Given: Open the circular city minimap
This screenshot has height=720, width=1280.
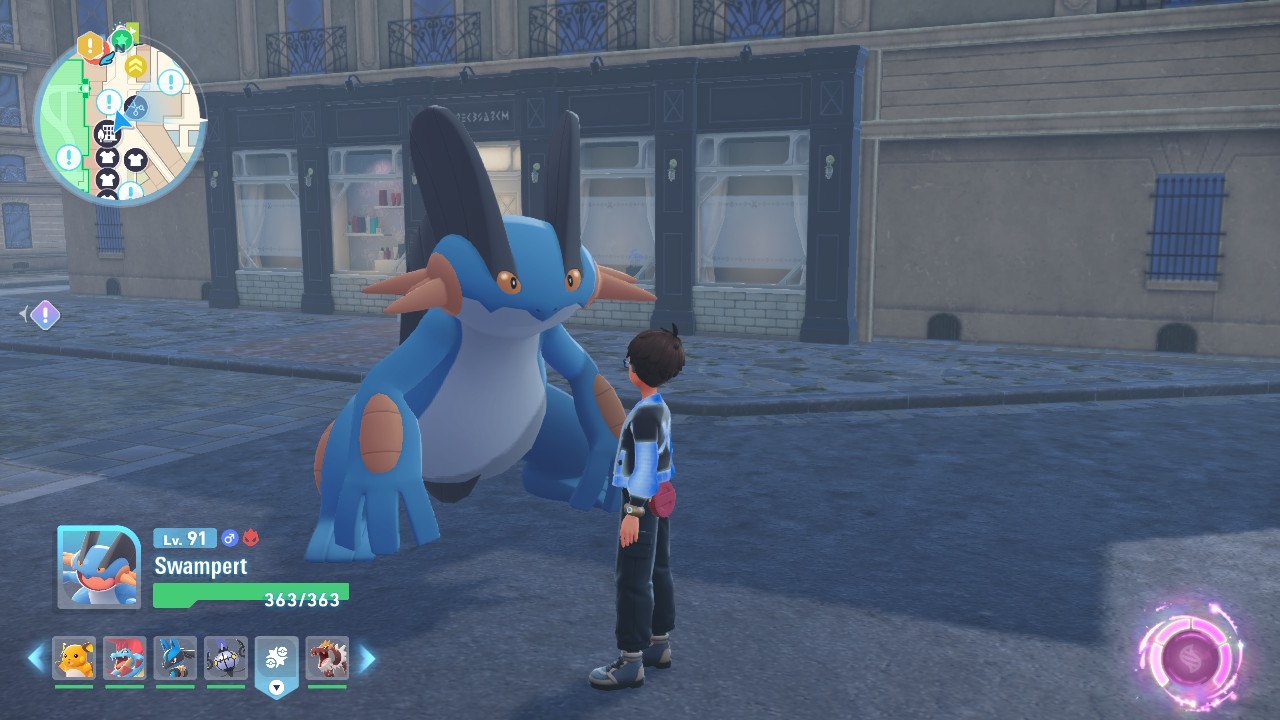Looking at the screenshot, I should [119, 118].
